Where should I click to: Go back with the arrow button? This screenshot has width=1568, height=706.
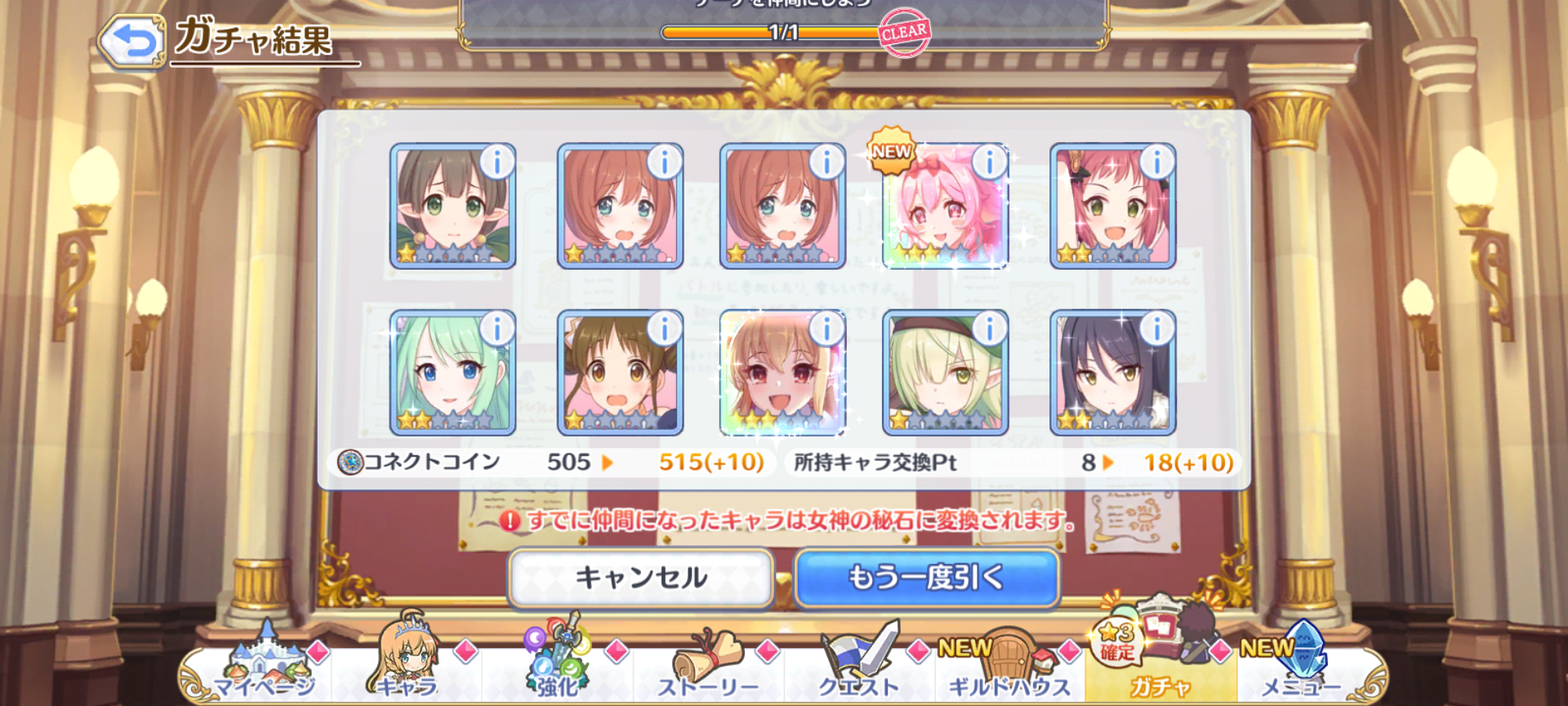131,40
